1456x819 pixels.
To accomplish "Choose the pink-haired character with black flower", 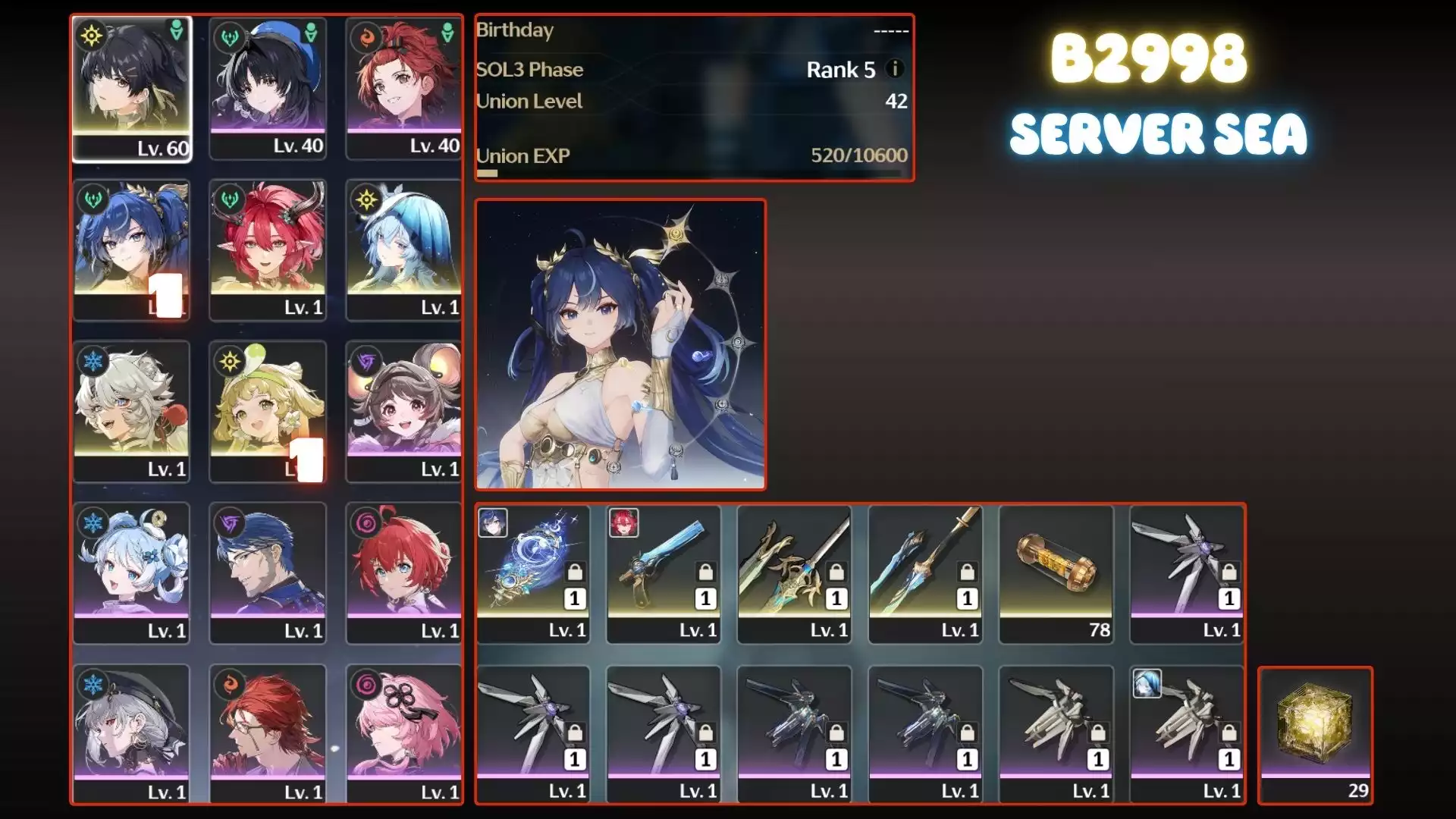I will (x=403, y=734).
